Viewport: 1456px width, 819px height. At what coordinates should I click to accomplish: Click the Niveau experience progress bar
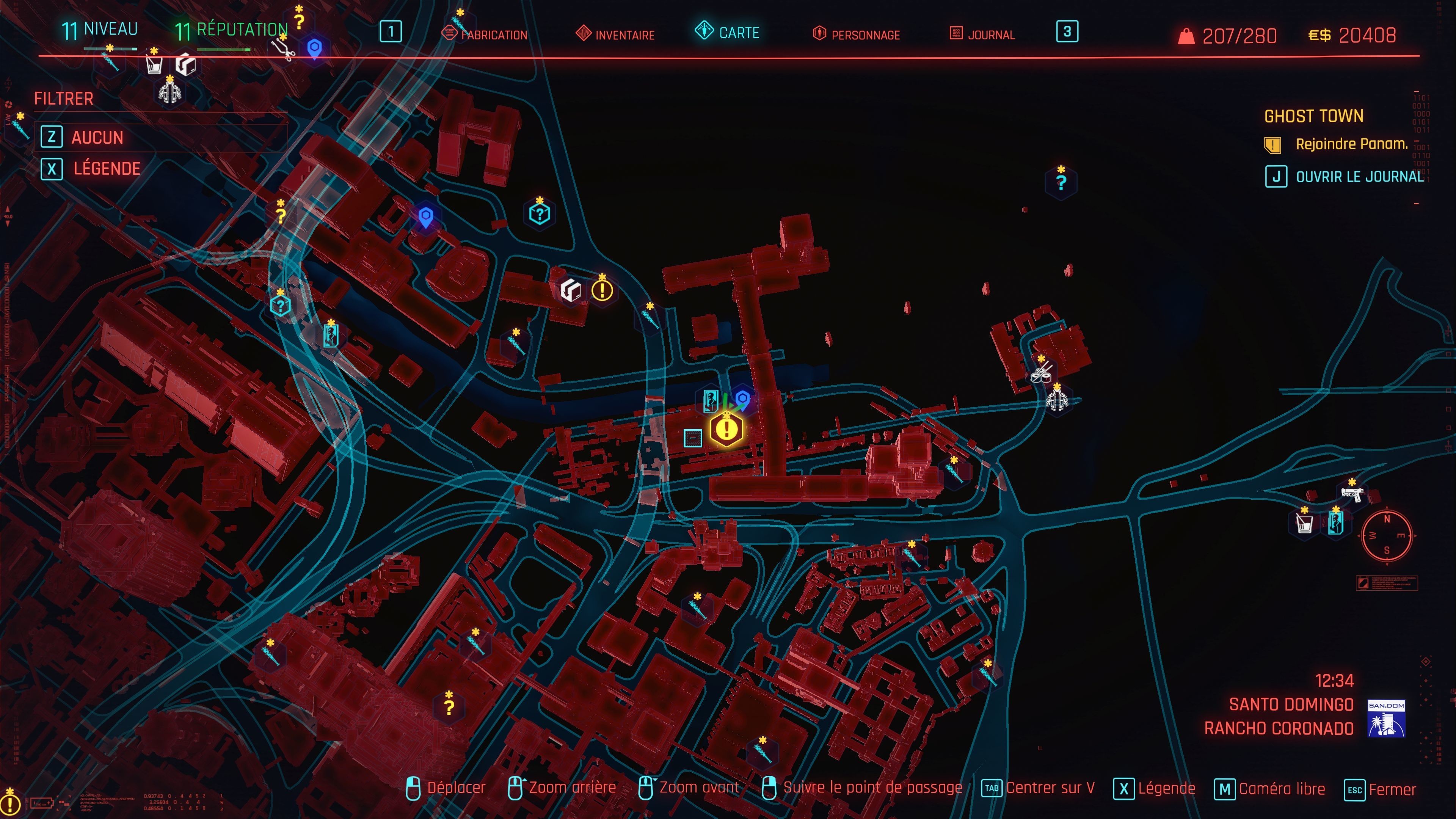coord(110,49)
